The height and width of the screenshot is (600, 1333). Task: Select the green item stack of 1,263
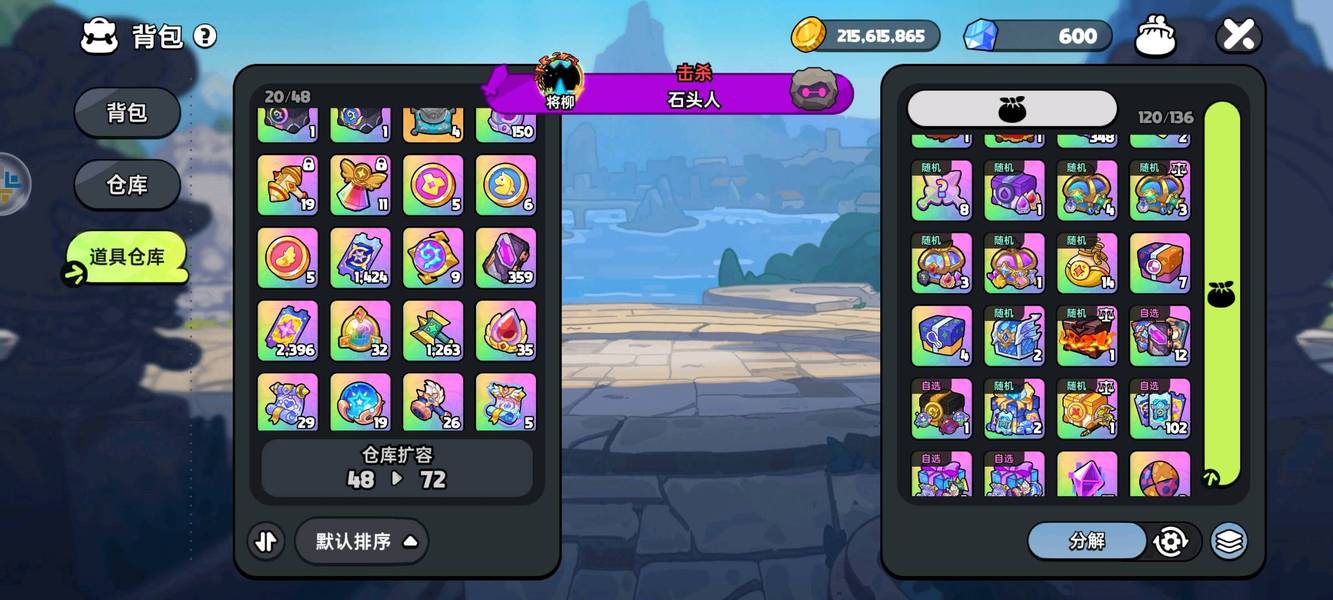pos(433,331)
